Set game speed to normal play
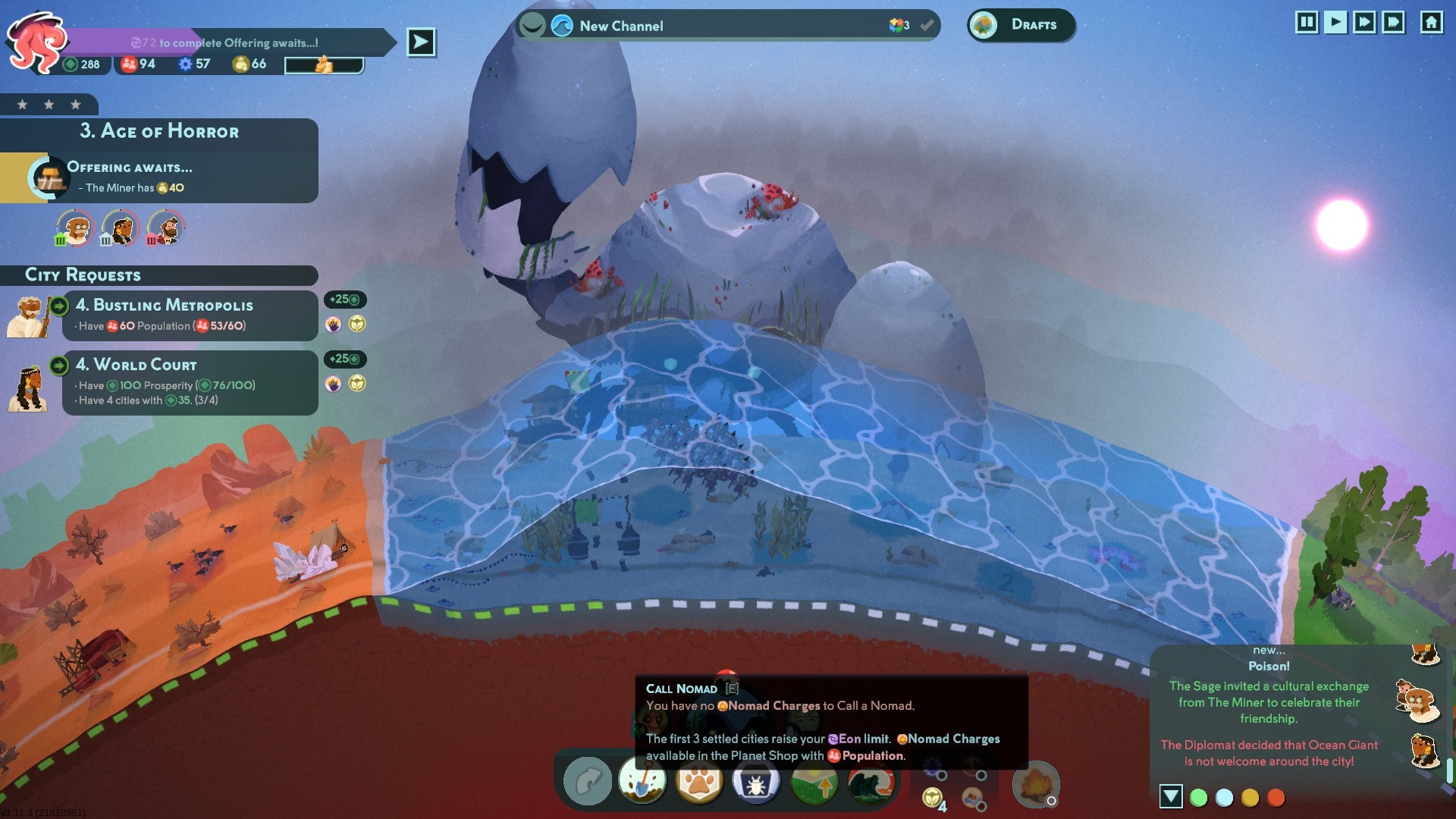The width and height of the screenshot is (1456, 819). point(1335,22)
